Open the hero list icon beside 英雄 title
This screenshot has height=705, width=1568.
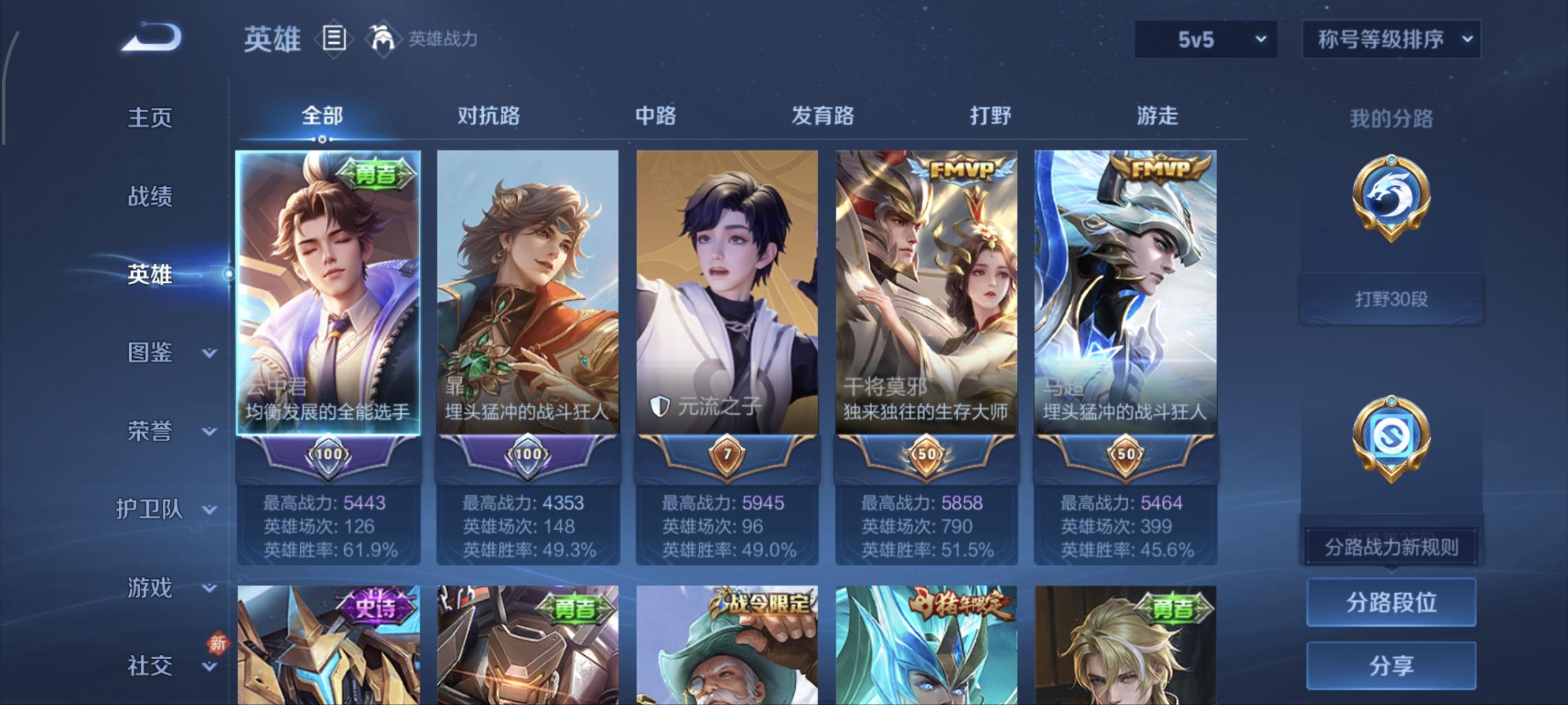(334, 39)
